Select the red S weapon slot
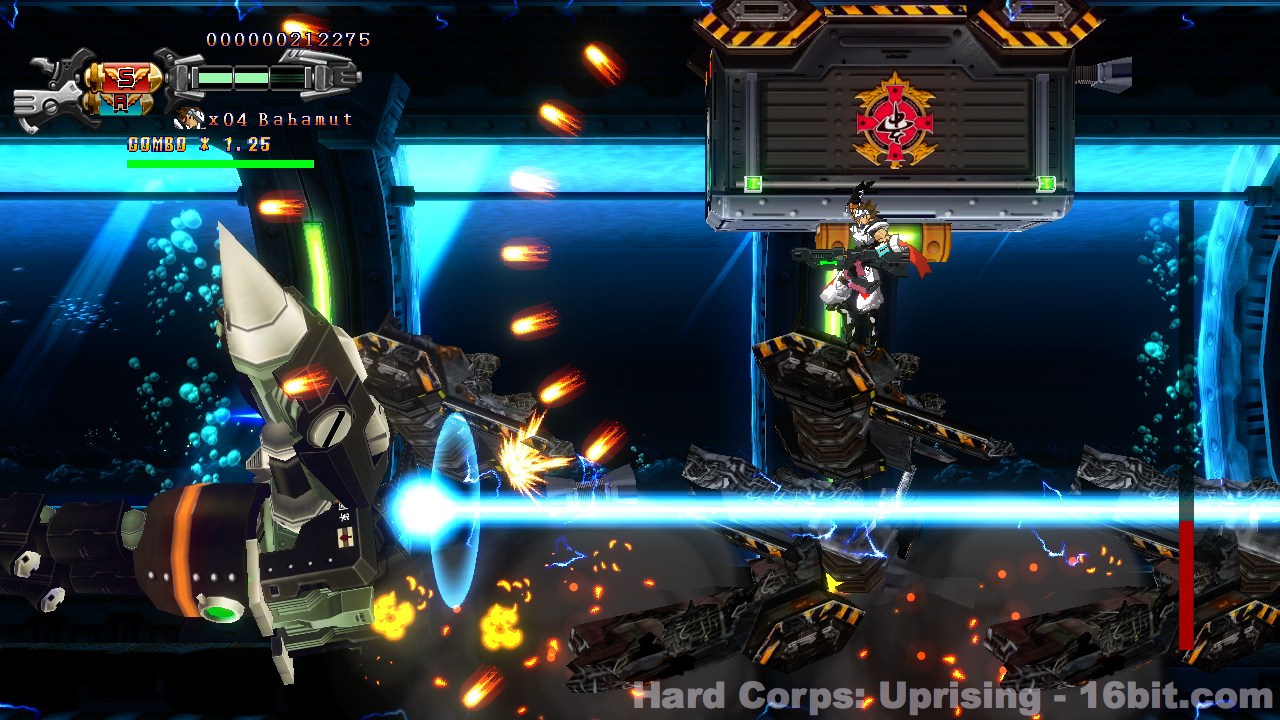The height and width of the screenshot is (720, 1280). pos(125,78)
